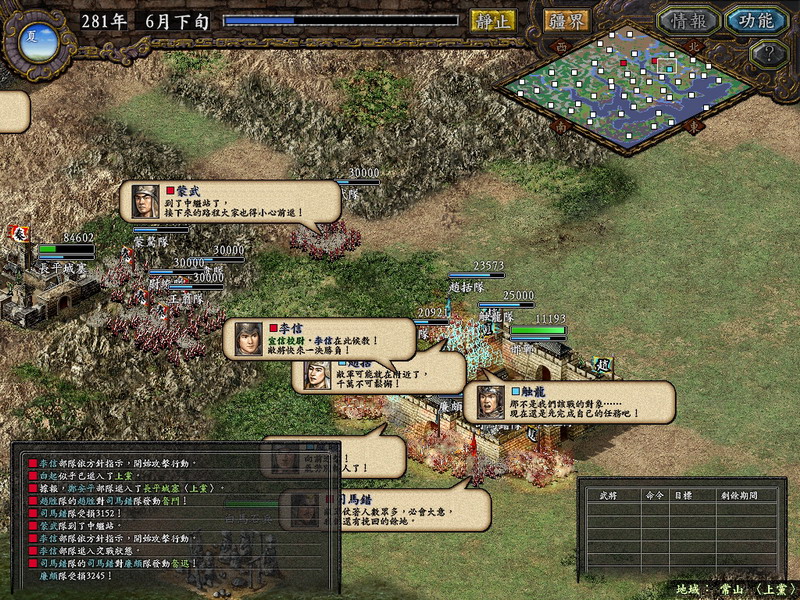Click the 靜止 pause button
Viewport: 800px width, 600px height.
click(x=492, y=20)
